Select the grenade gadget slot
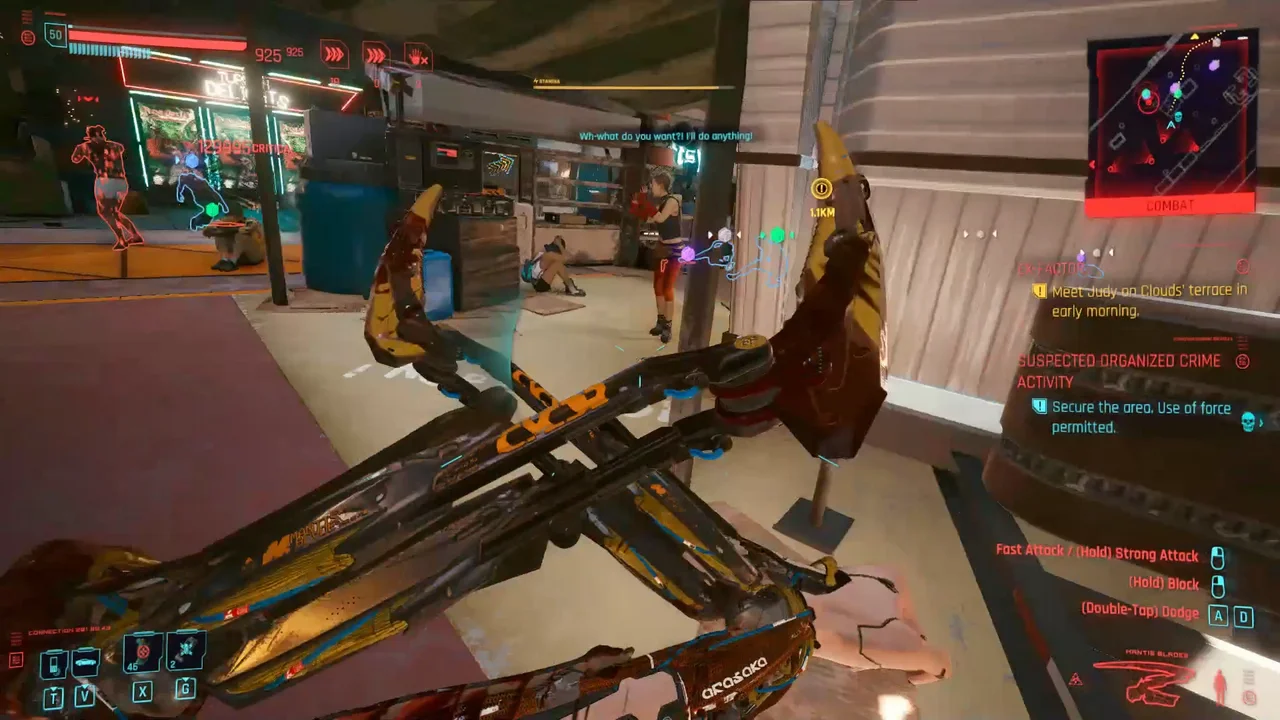 tap(186, 651)
